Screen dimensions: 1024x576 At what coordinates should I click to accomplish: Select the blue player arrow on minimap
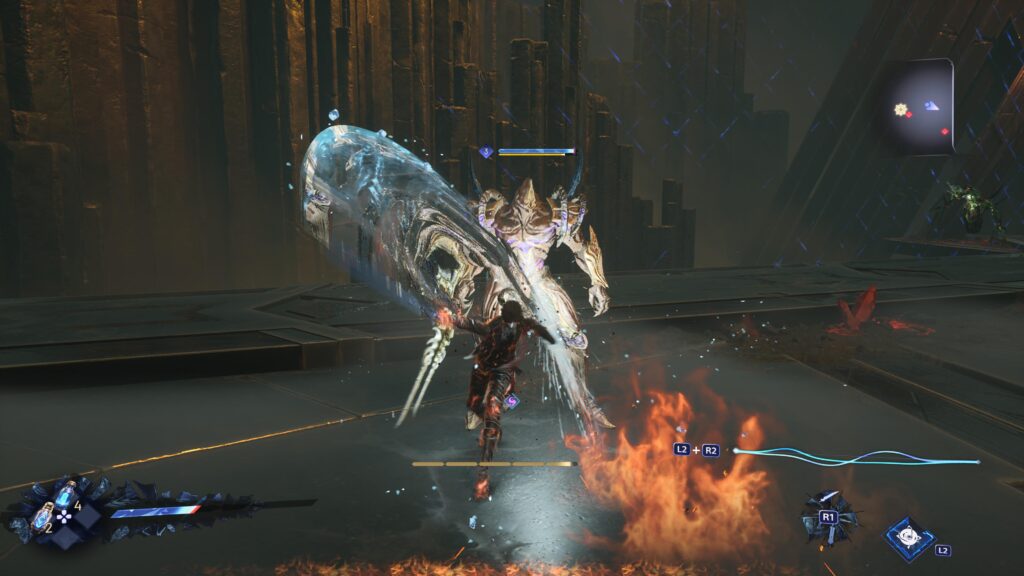[931, 105]
